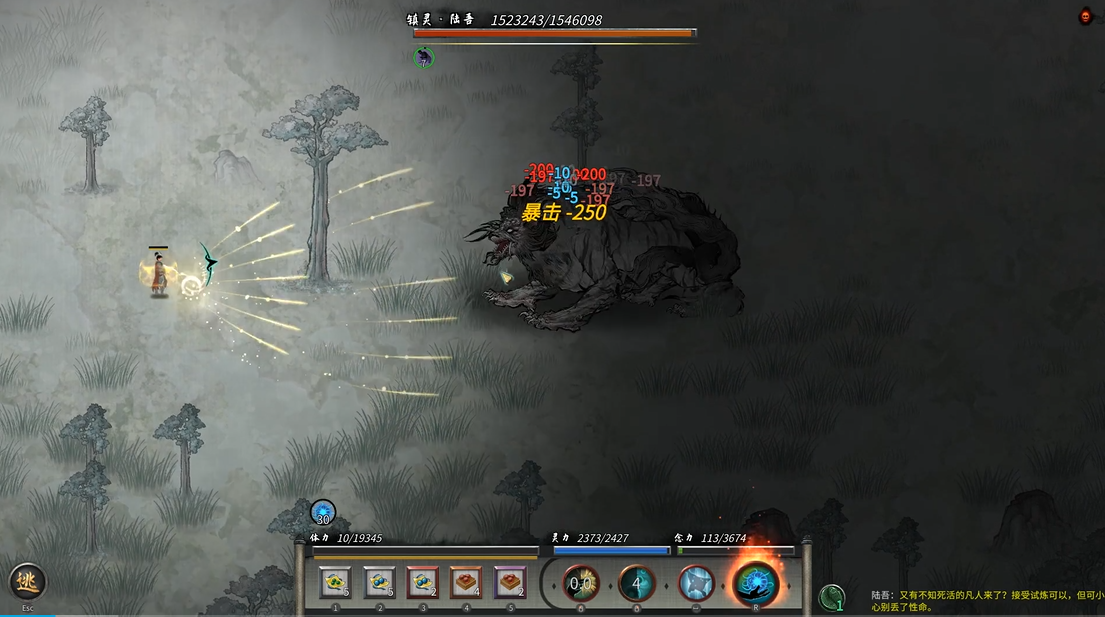Click the blue orb buff icon showing 30
This screenshot has width=1105, height=617.
pos(323,512)
